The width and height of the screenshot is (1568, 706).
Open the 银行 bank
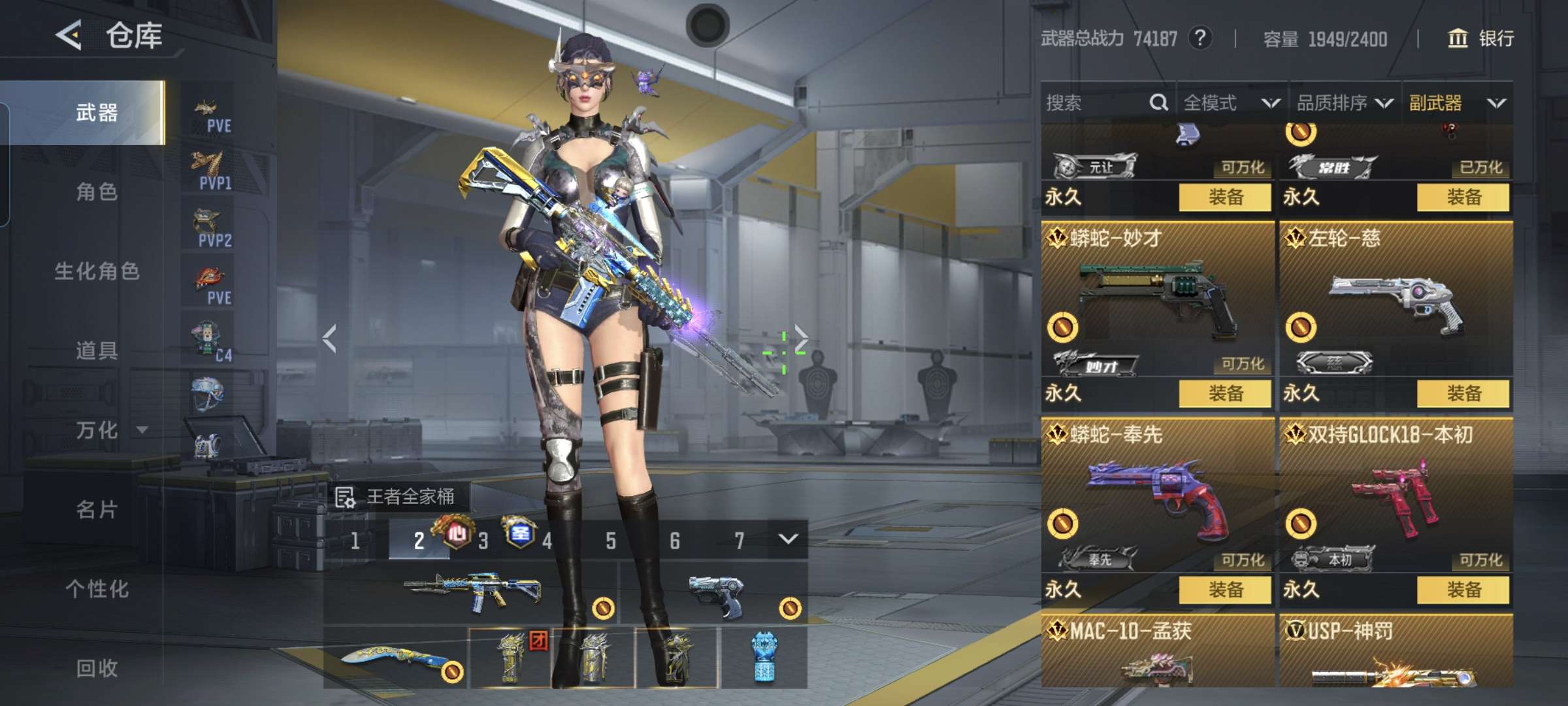tap(1481, 39)
